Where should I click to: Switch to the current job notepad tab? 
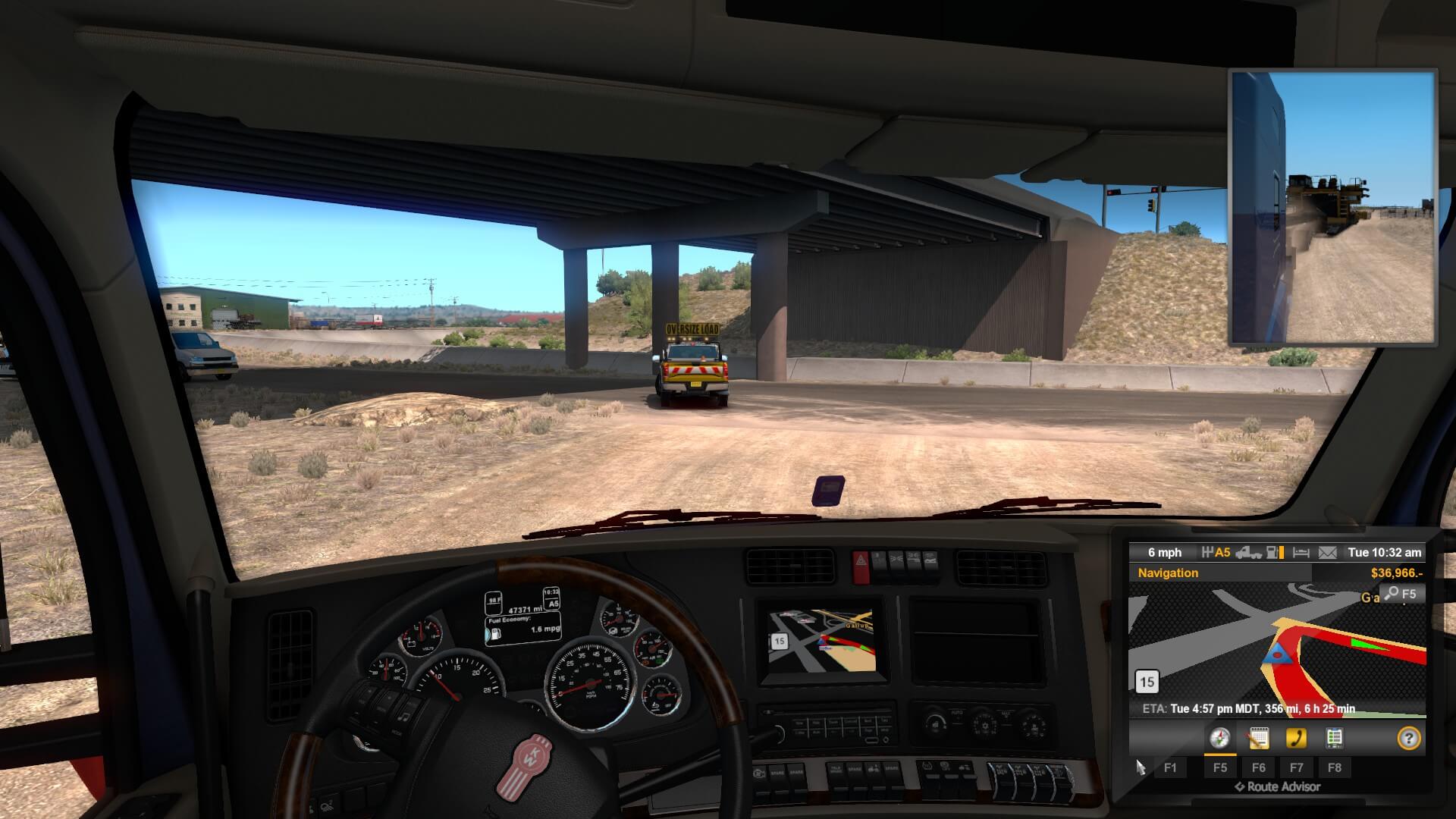1258,738
